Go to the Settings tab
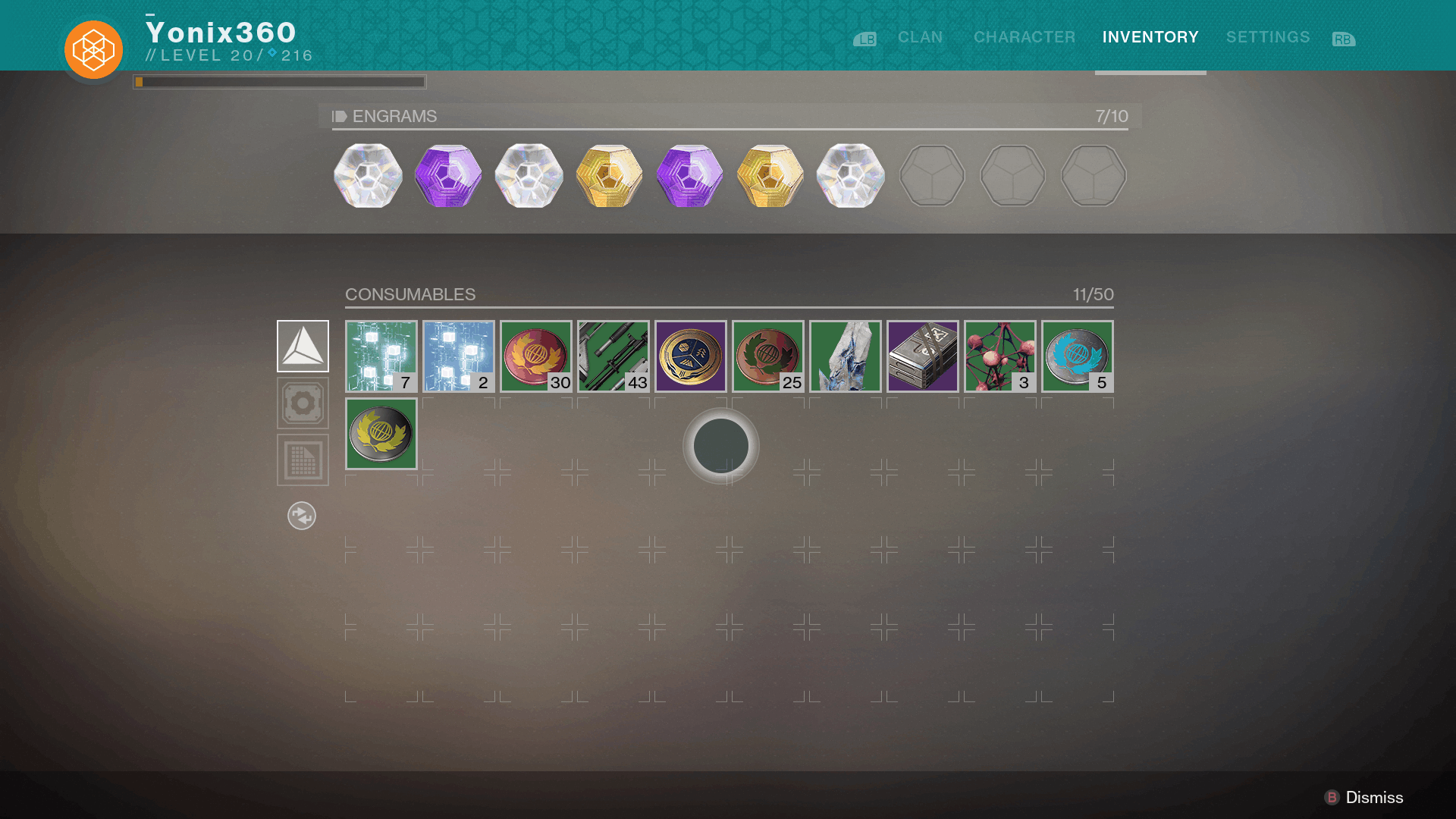This screenshot has width=1456, height=819. tap(1267, 37)
